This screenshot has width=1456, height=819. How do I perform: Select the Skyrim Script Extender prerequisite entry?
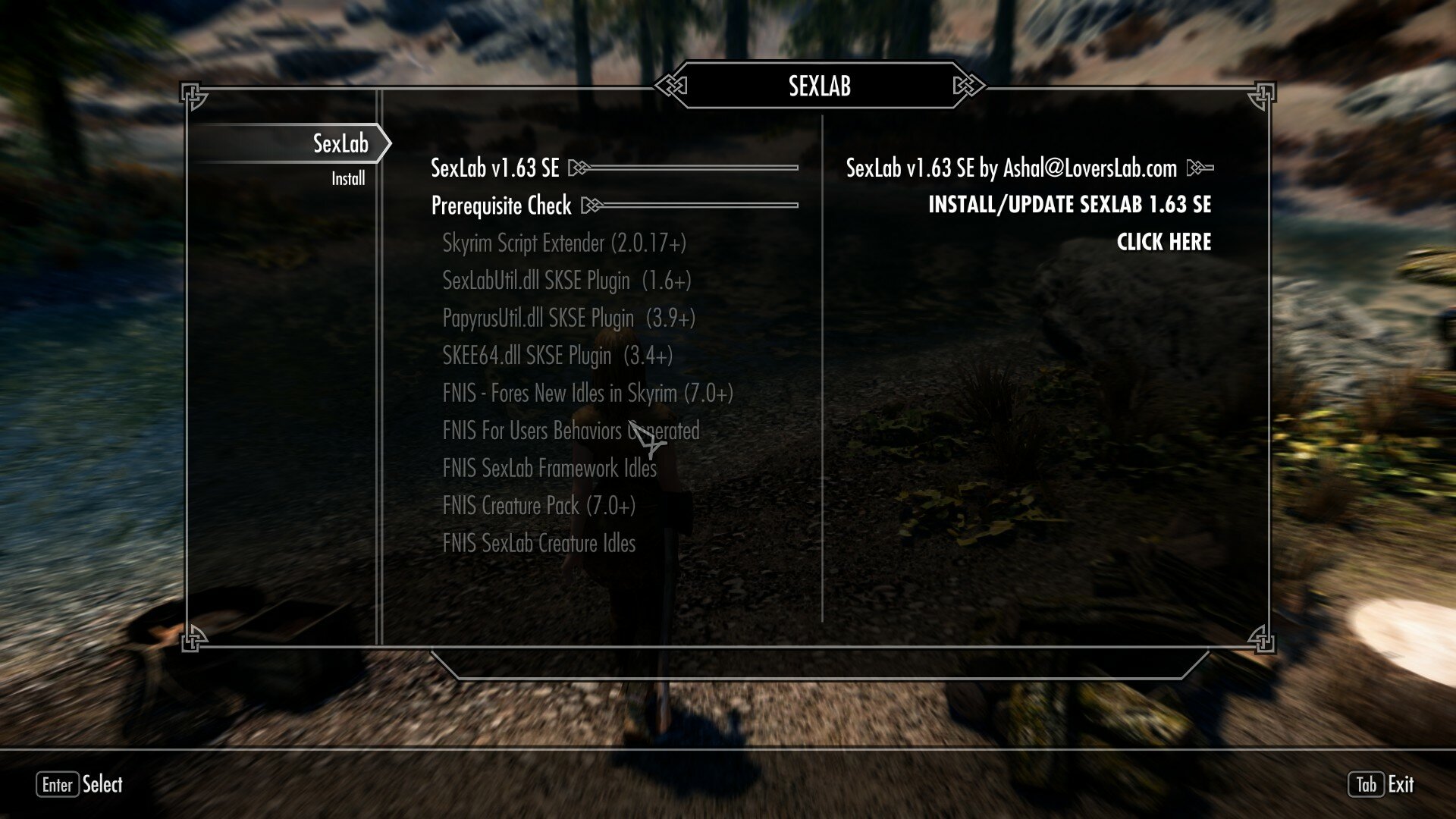564,243
